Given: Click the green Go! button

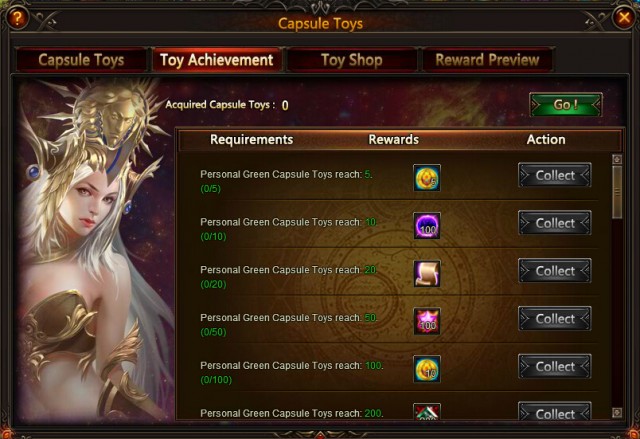Looking at the screenshot, I should click(x=565, y=105).
